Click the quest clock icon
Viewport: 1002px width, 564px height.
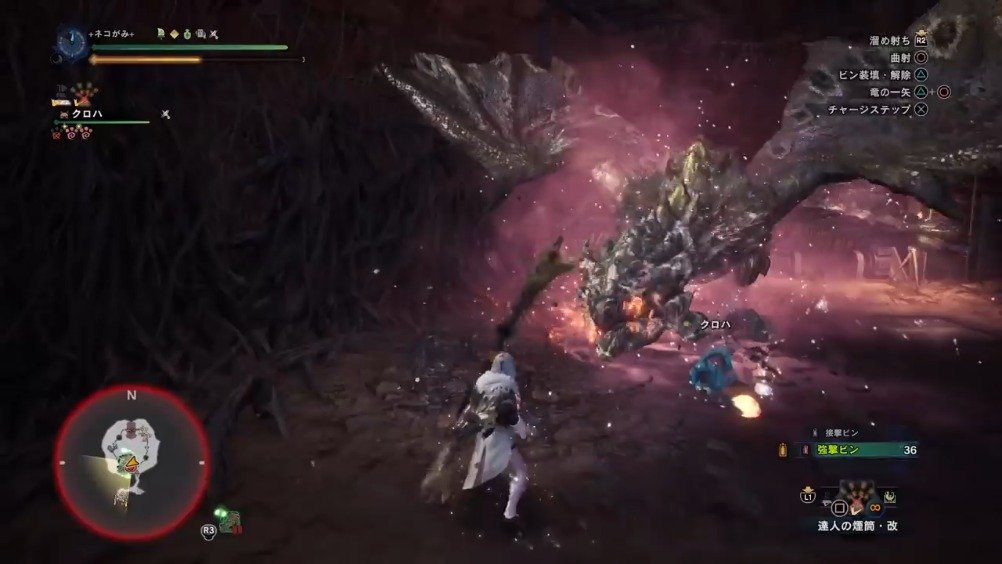tap(71, 41)
